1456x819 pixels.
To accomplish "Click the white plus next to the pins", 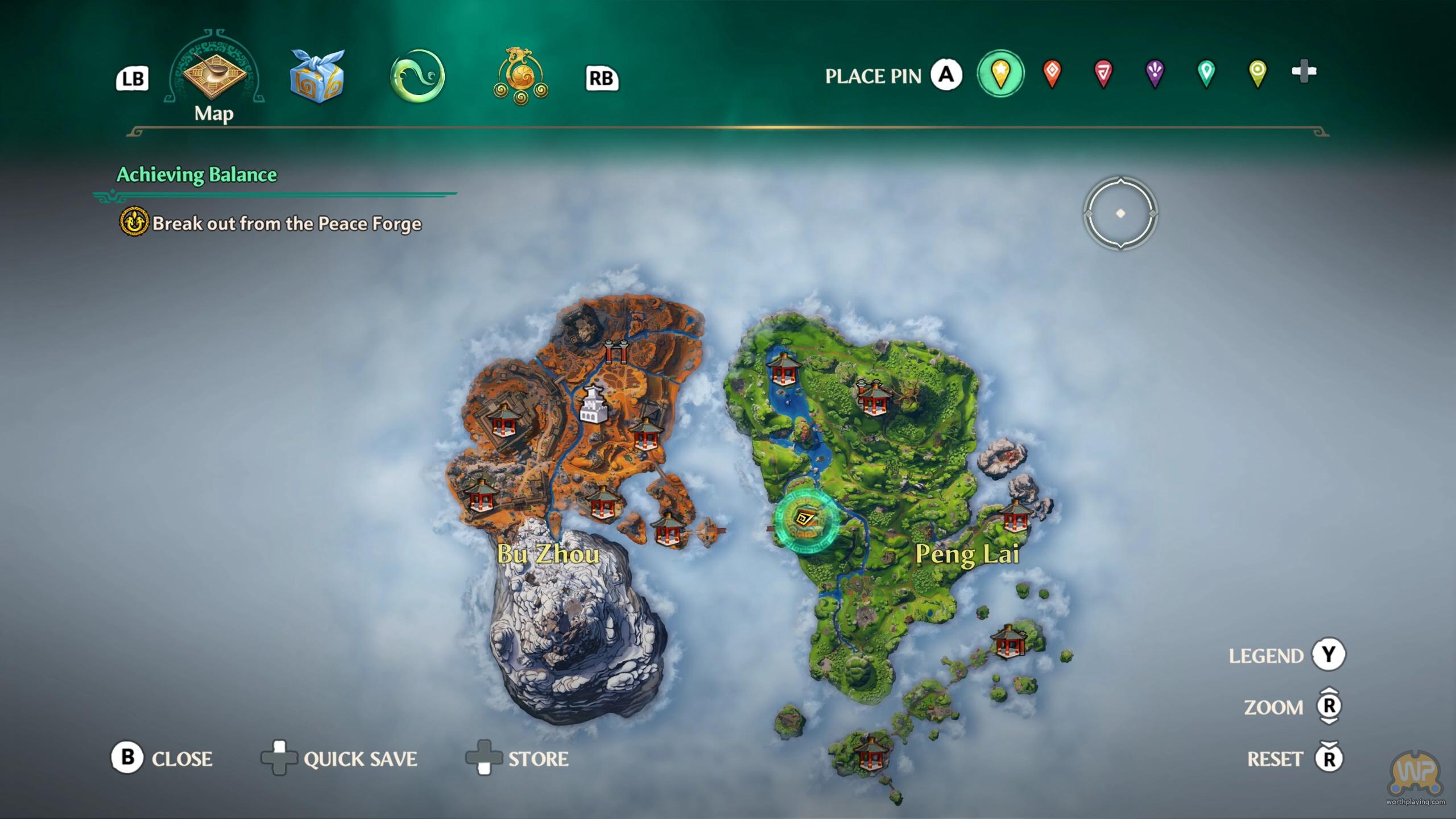I will pyautogui.click(x=1304, y=72).
